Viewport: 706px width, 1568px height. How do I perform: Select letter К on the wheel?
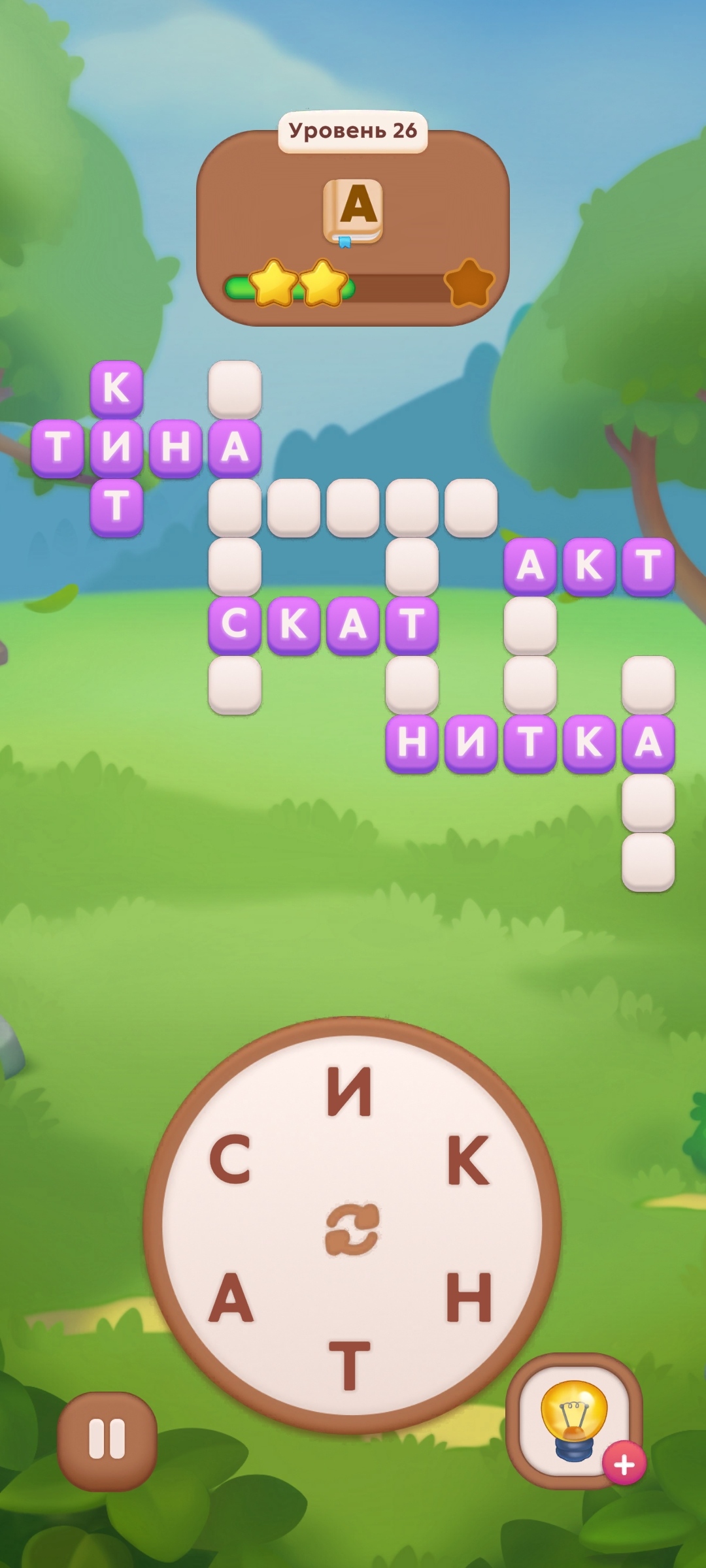468,1160
